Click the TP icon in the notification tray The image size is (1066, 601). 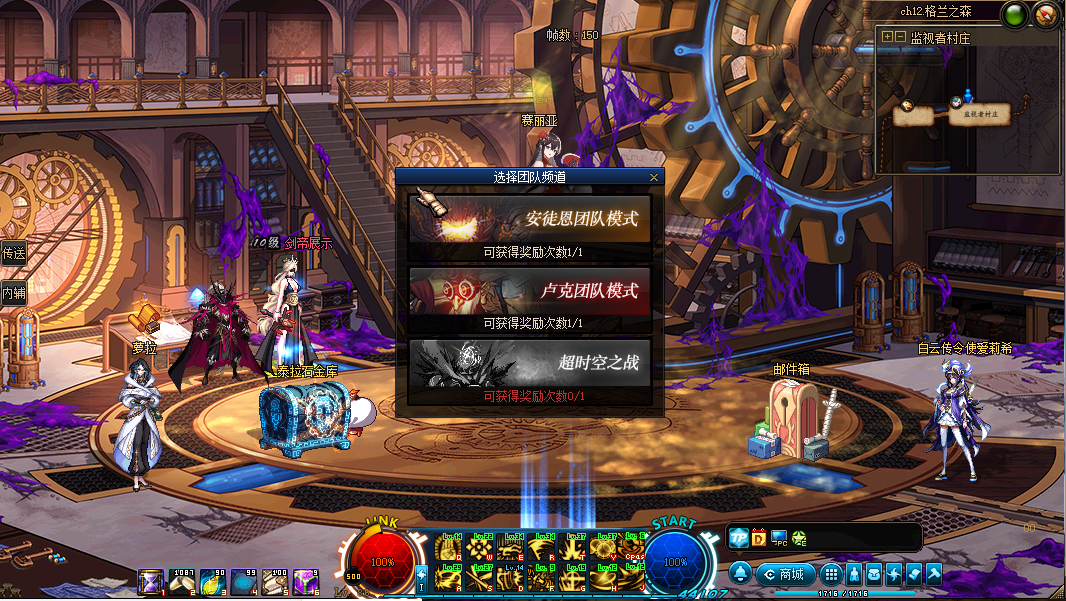point(738,538)
